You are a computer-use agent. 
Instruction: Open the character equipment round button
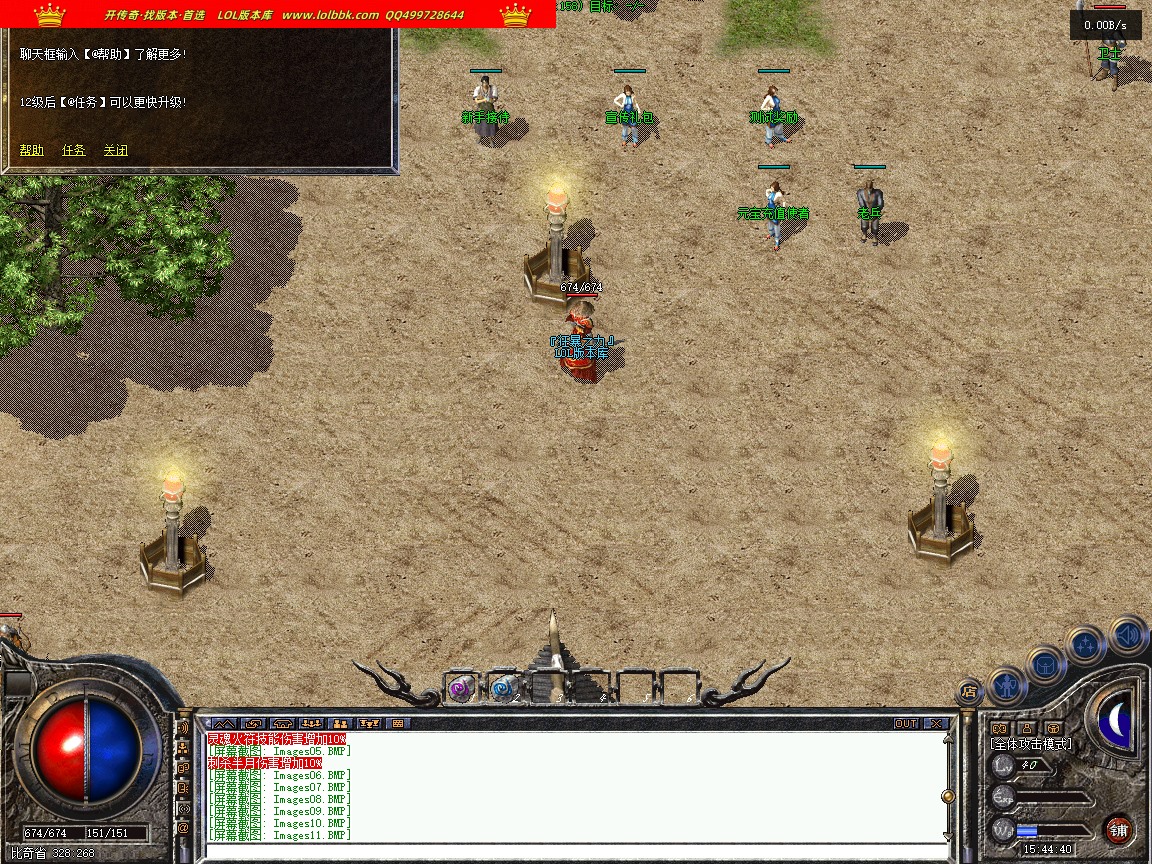(x=1006, y=686)
